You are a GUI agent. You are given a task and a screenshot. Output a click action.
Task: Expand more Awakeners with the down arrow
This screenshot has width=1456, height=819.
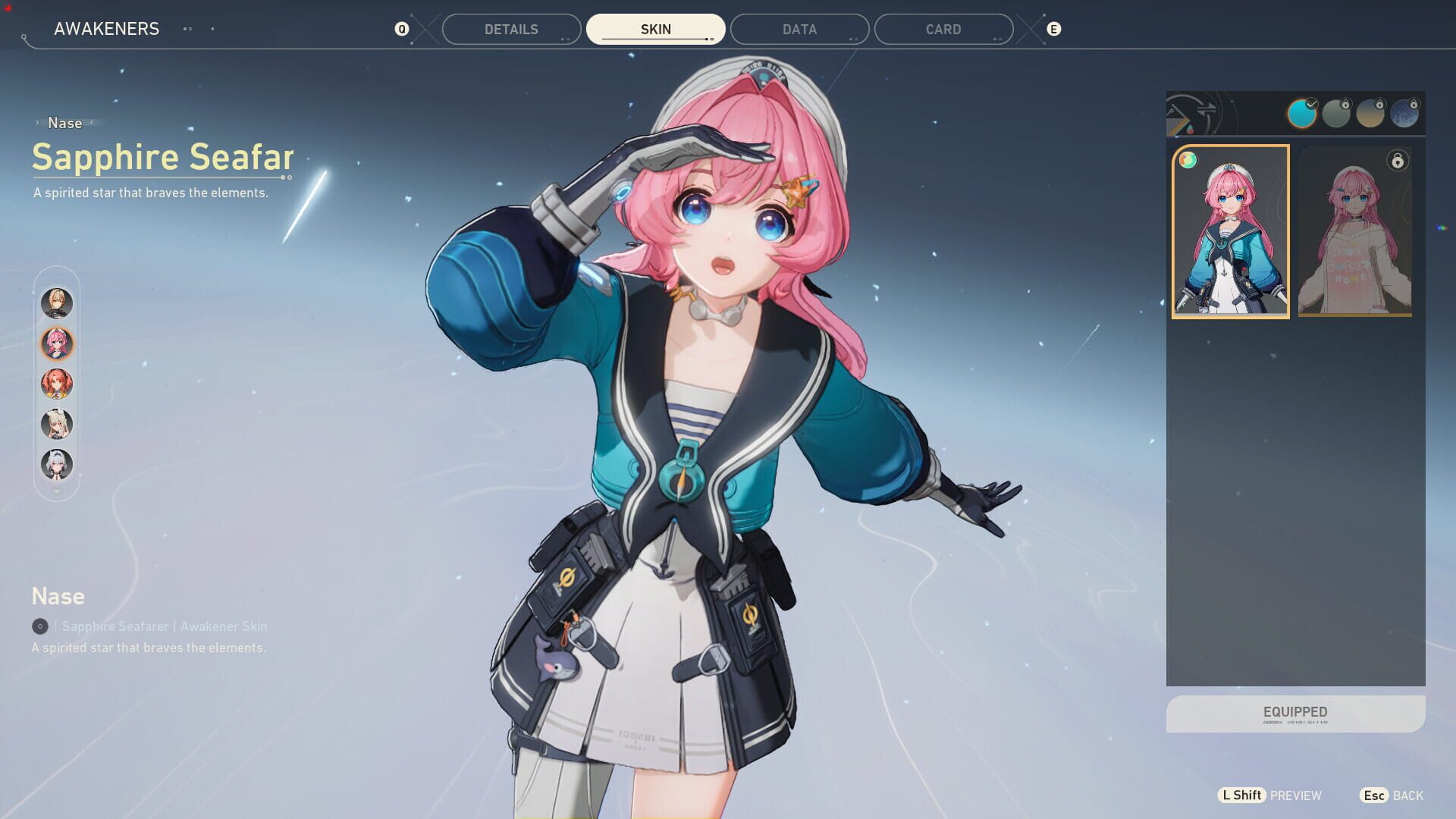coord(56,491)
